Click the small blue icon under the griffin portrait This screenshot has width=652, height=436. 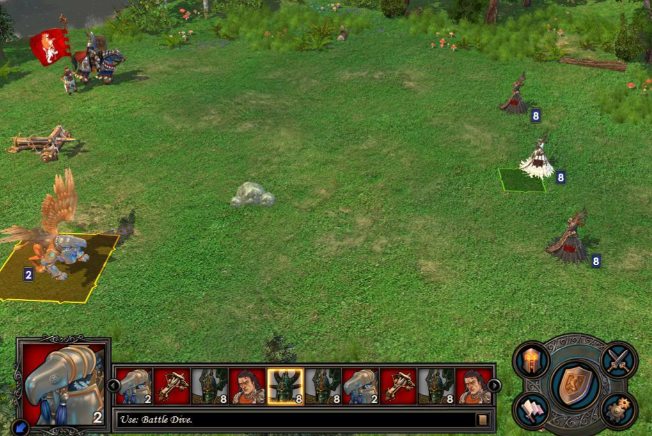21,427
